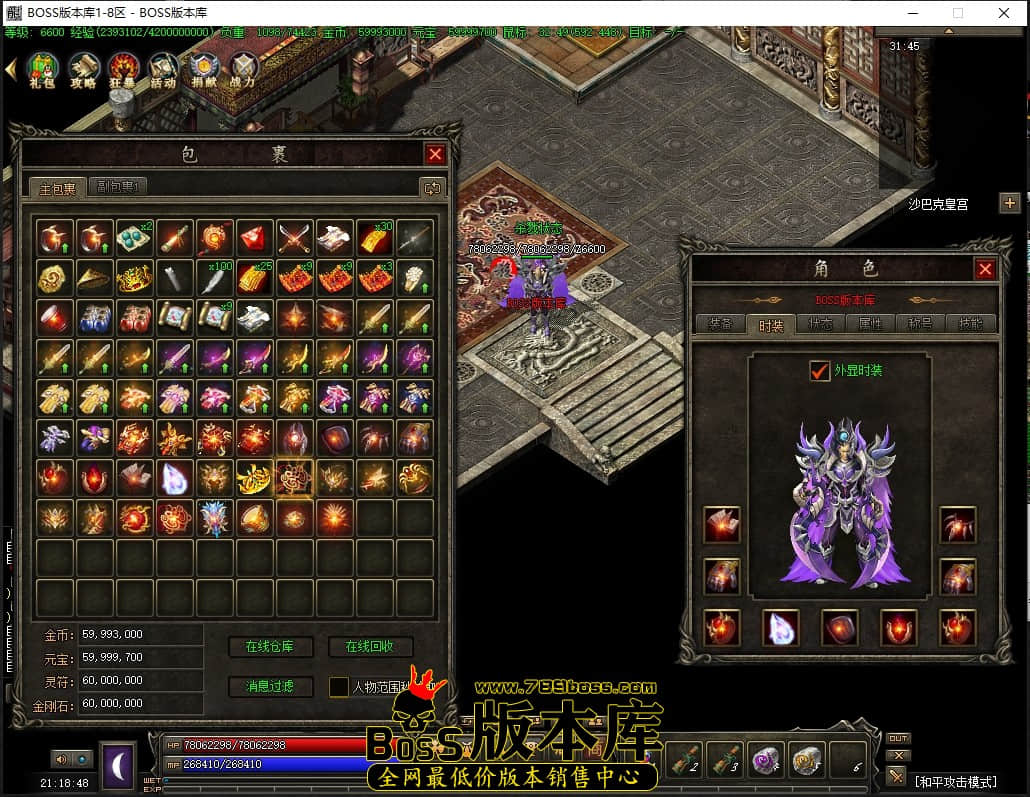Open the 在线仓库 online warehouse

(270, 647)
